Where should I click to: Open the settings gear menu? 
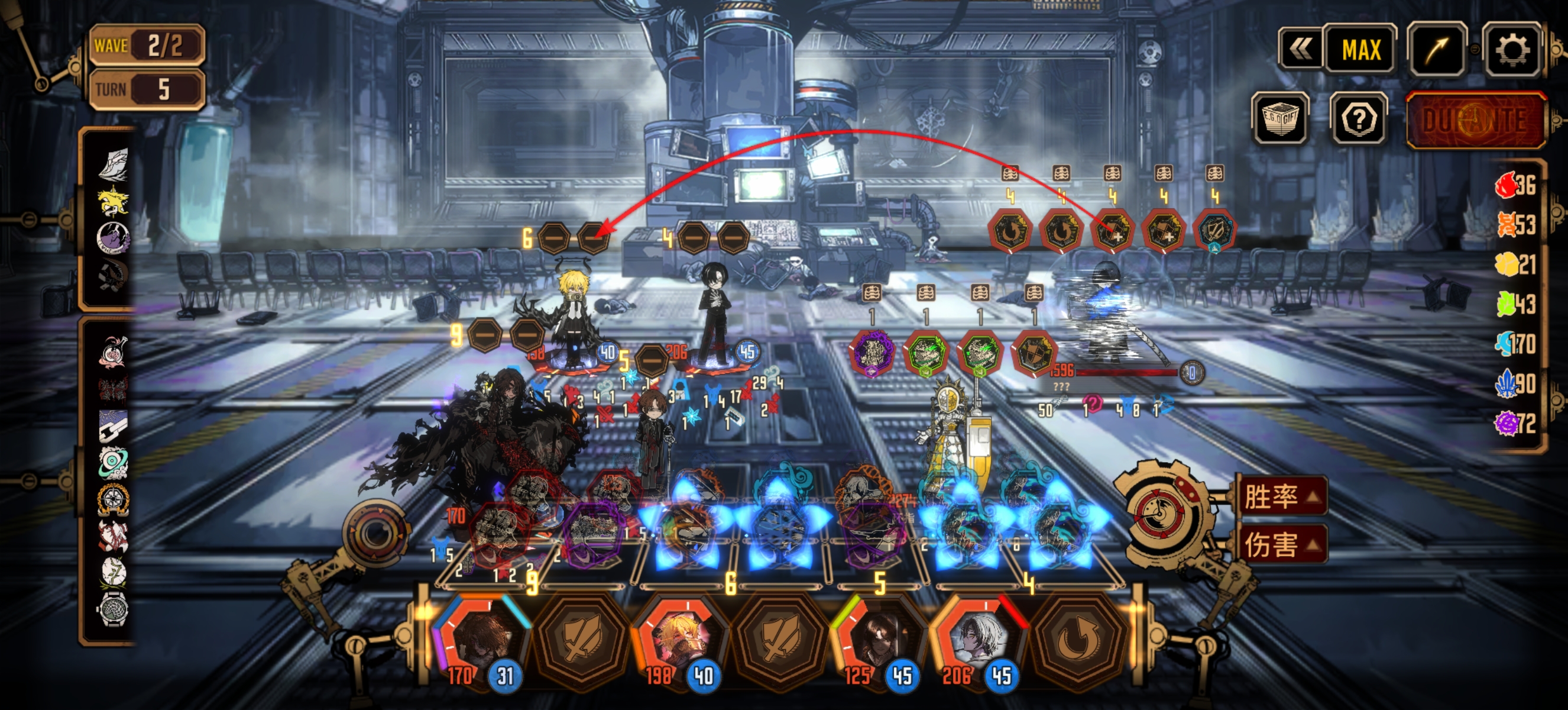(x=1511, y=50)
